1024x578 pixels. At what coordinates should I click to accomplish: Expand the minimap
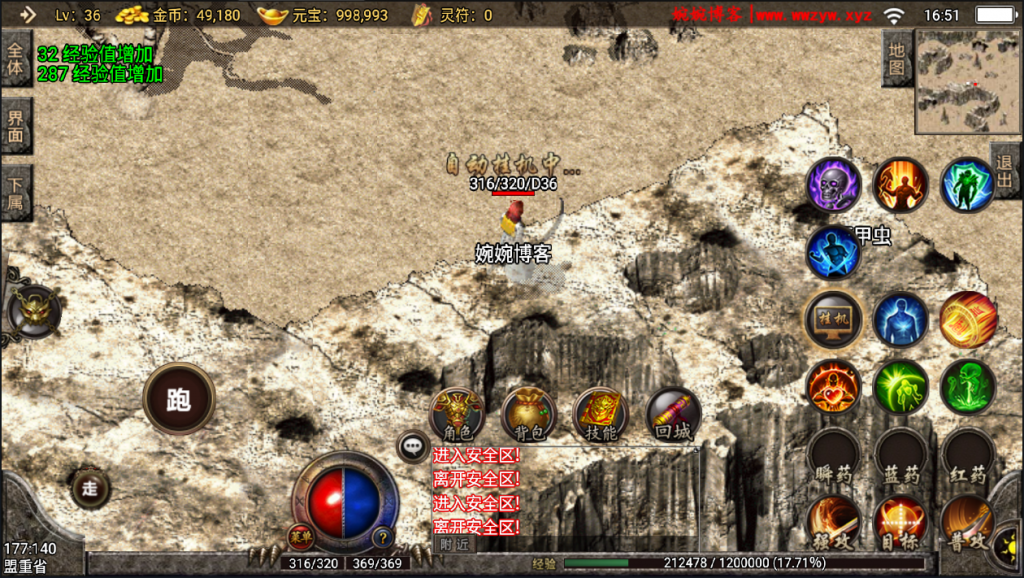967,81
